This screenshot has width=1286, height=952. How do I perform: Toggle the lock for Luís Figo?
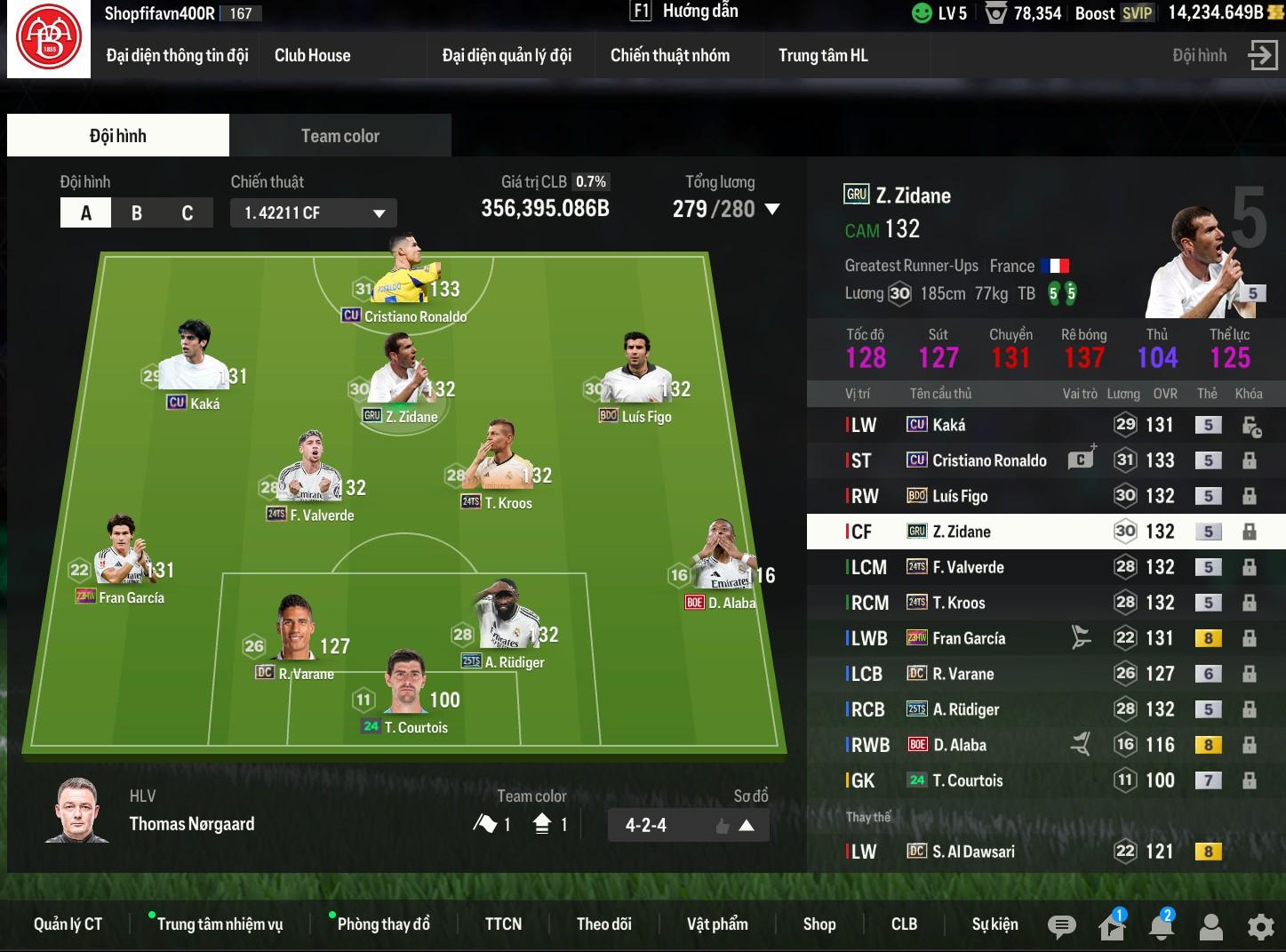[1249, 496]
